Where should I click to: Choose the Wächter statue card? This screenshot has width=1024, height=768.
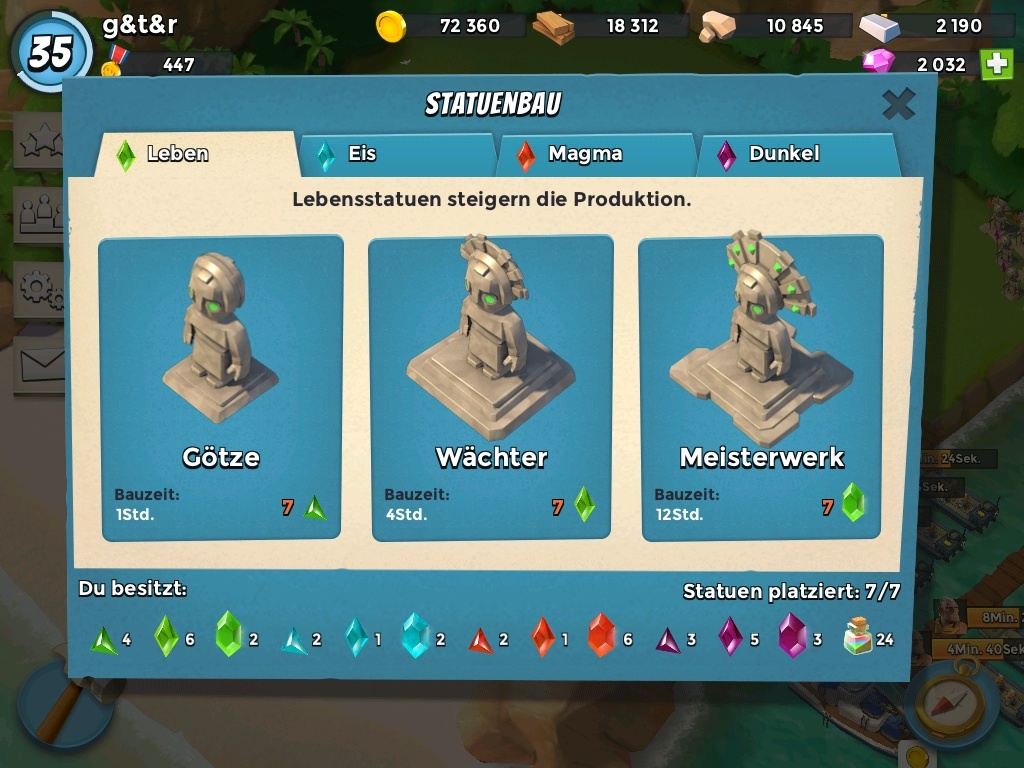(x=491, y=388)
